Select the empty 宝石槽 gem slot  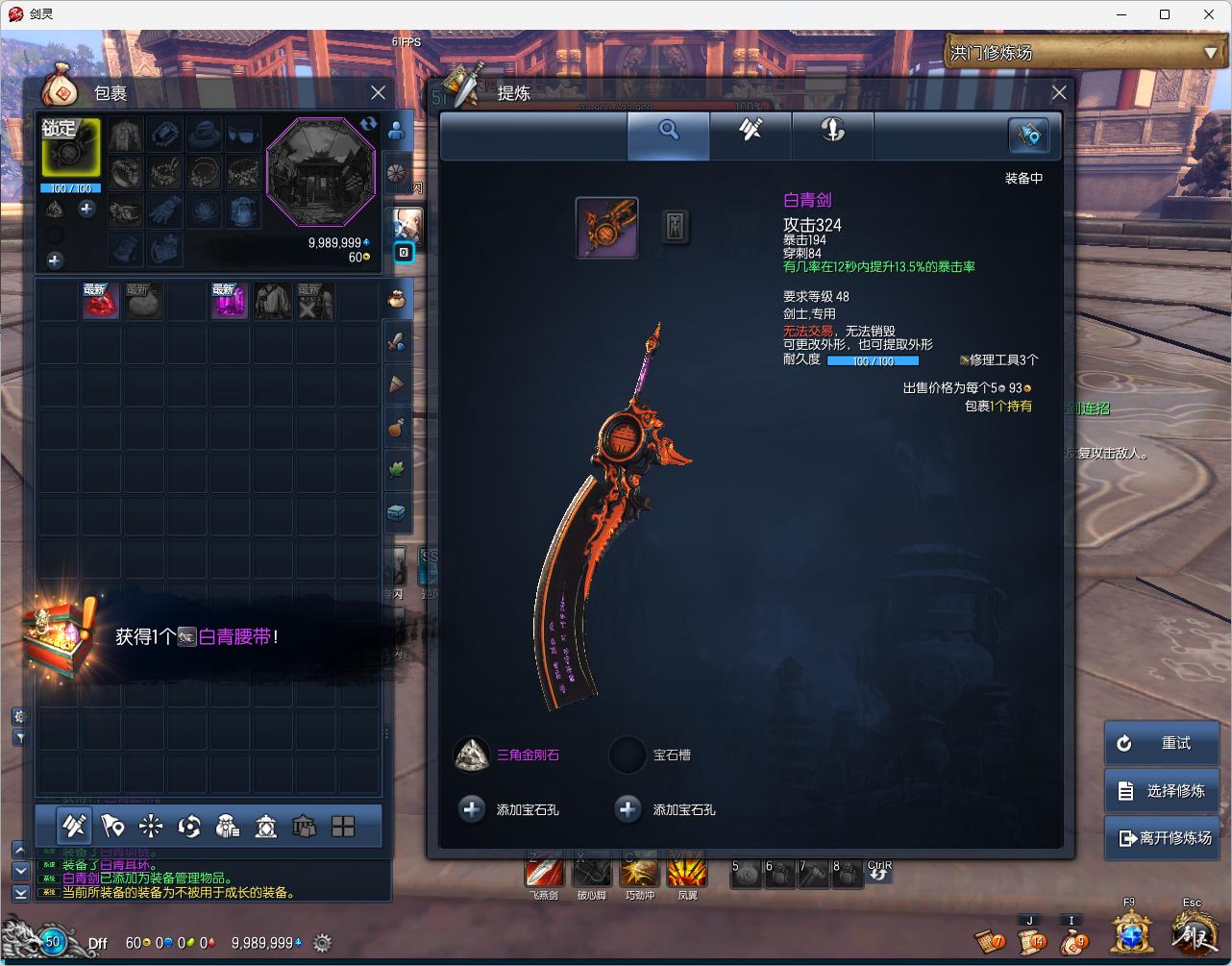click(628, 755)
